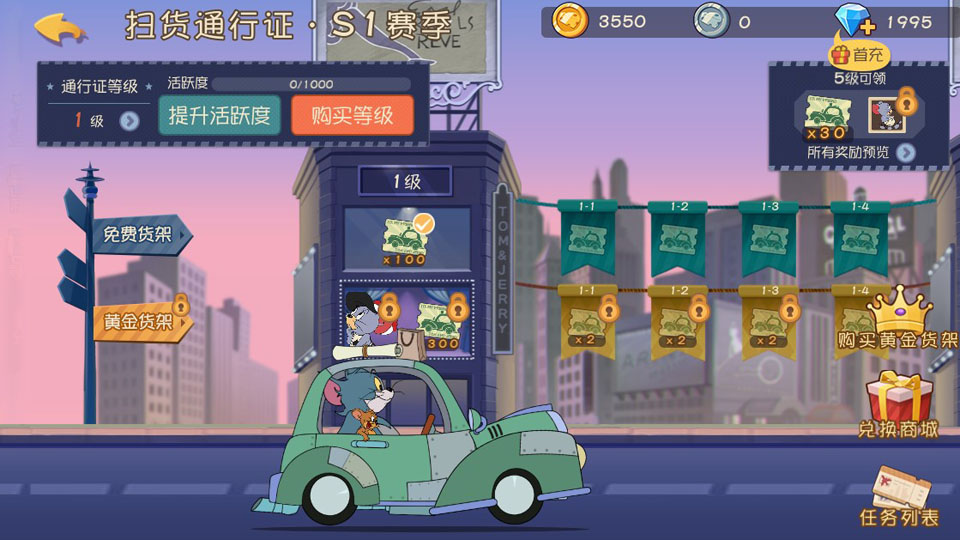Viewport: 960px width, 540px height.
Task: Click the x30 ticket preview reward
Action: [x=826, y=115]
